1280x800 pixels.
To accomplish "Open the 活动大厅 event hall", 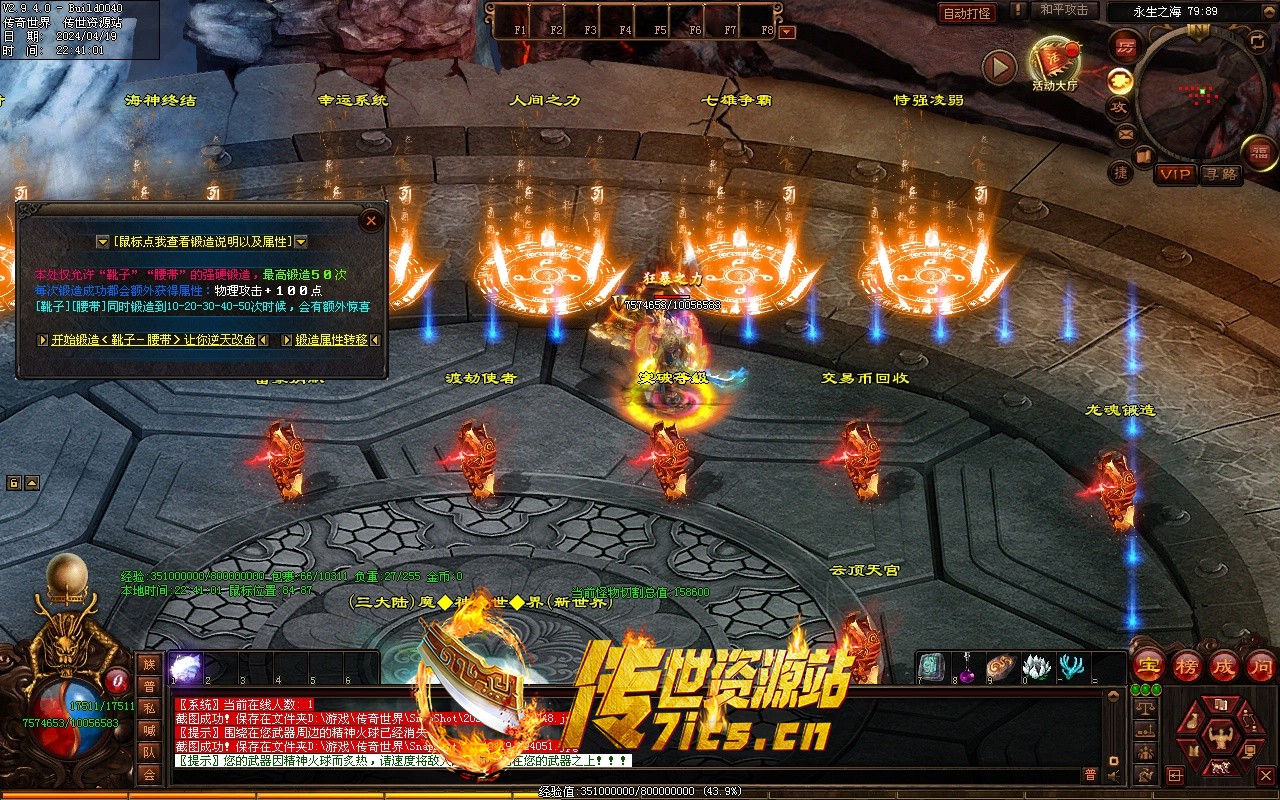I will click(x=1055, y=62).
